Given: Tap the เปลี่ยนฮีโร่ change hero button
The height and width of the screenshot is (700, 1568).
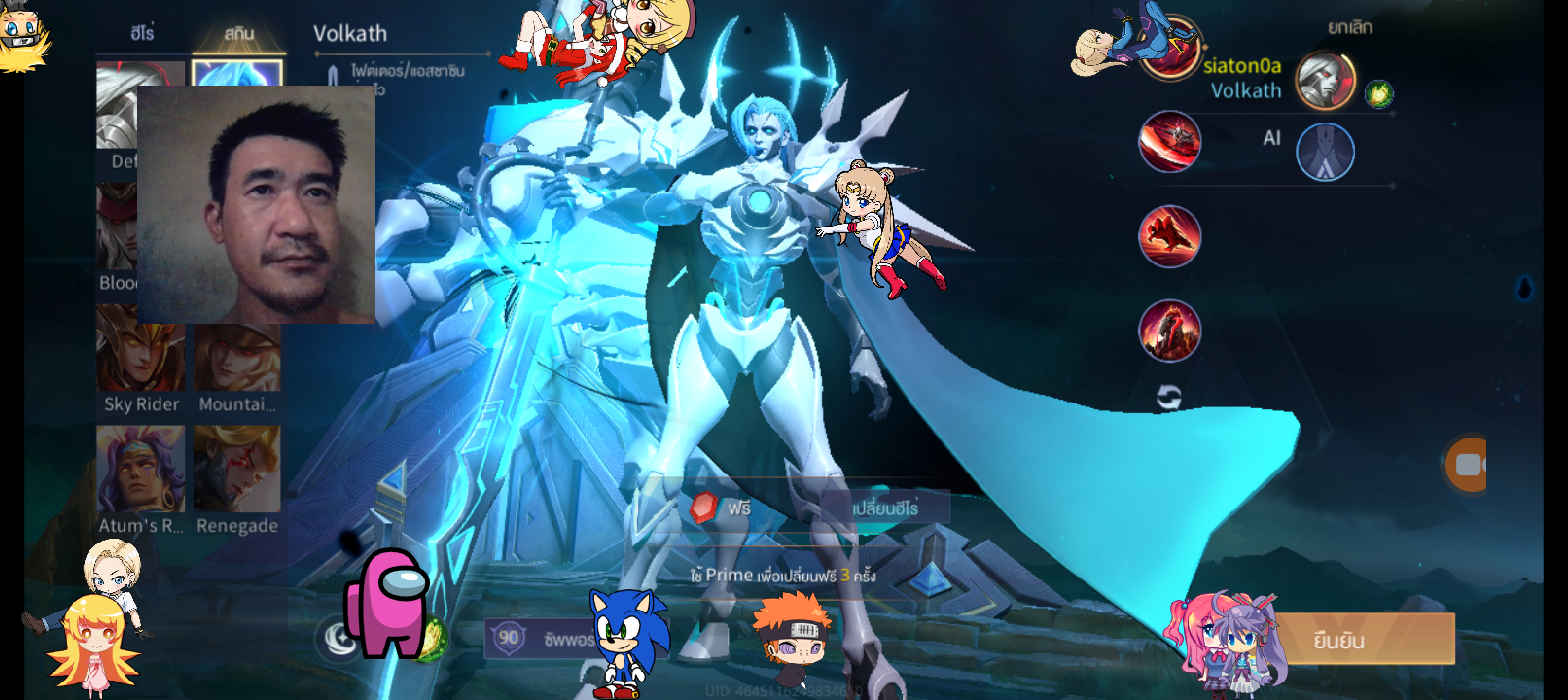Looking at the screenshot, I should (x=884, y=508).
